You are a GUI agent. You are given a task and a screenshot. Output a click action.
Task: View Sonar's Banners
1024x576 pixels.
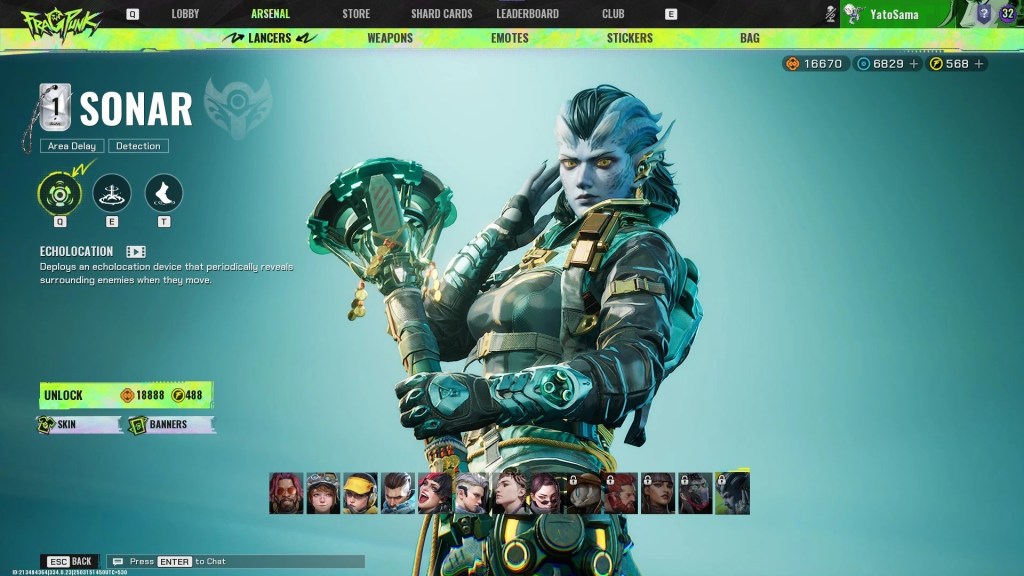tap(171, 425)
